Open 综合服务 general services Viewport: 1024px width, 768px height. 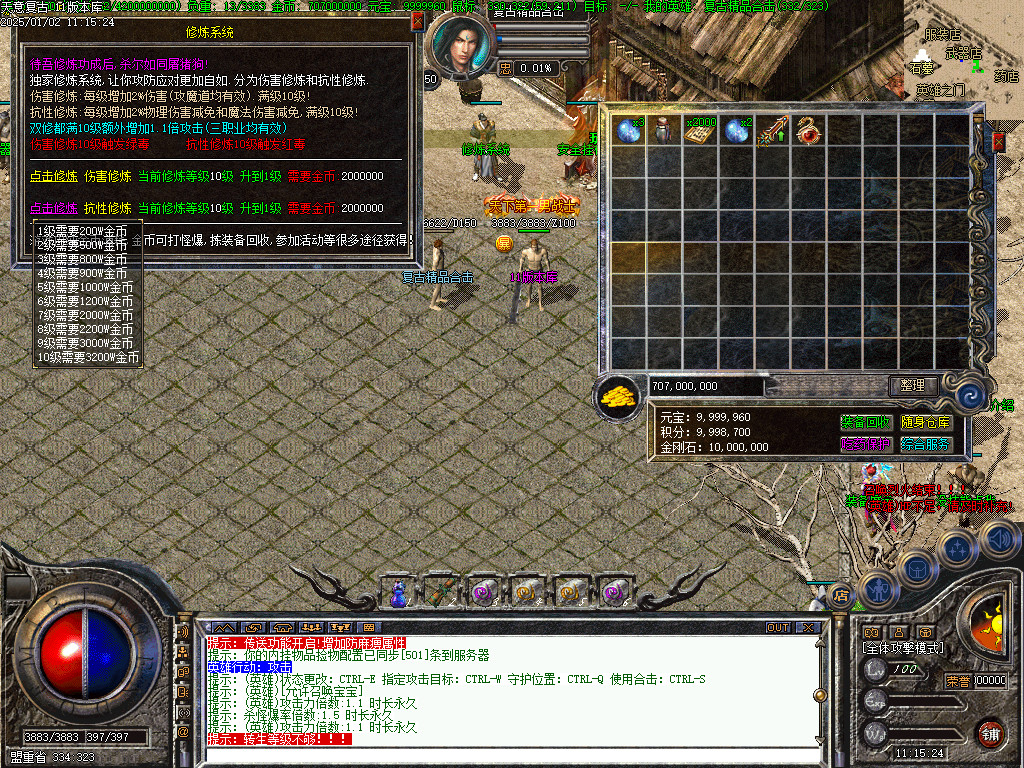tap(926, 444)
